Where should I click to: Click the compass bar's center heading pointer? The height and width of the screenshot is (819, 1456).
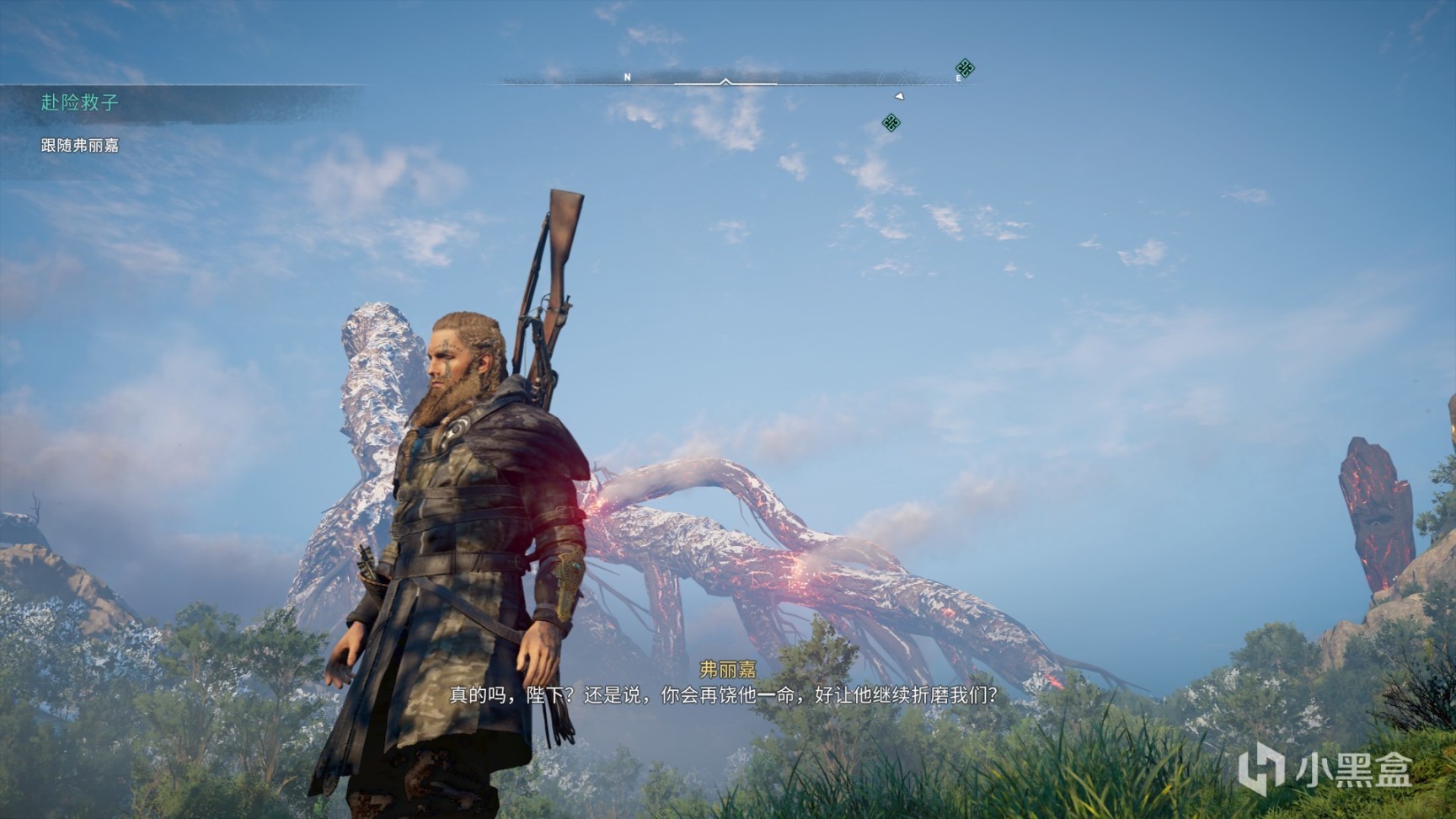point(725,82)
